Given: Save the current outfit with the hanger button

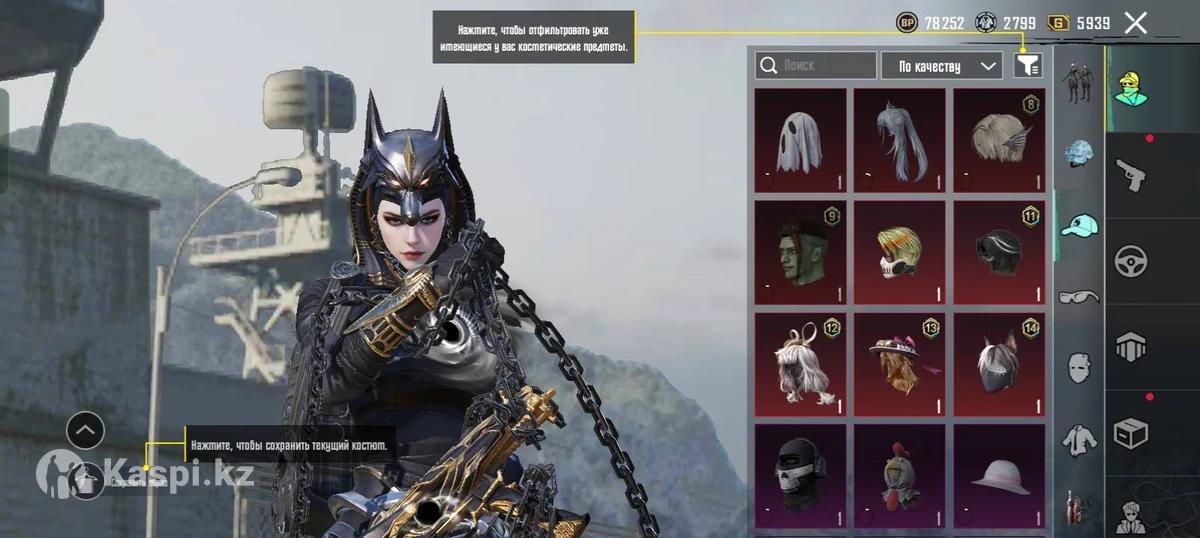Looking at the screenshot, I should (88, 482).
